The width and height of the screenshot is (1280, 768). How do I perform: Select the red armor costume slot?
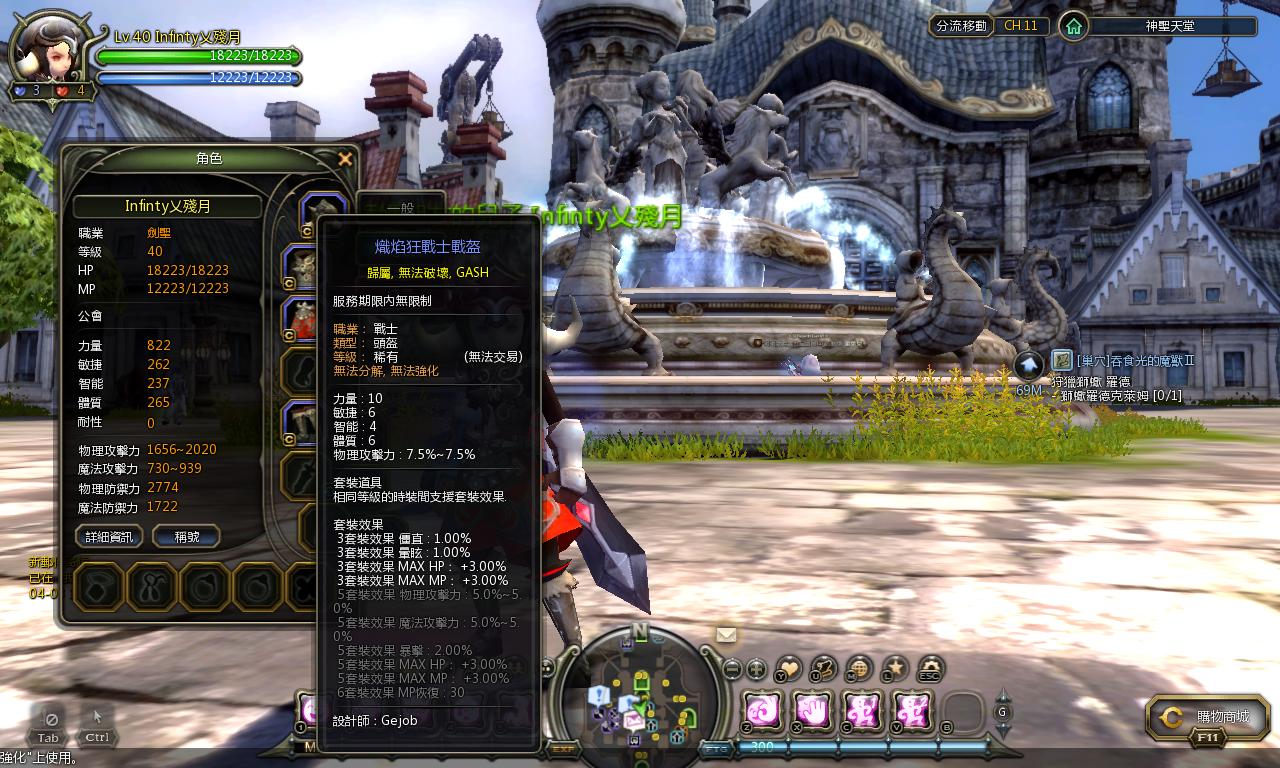[x=301, y=318]
